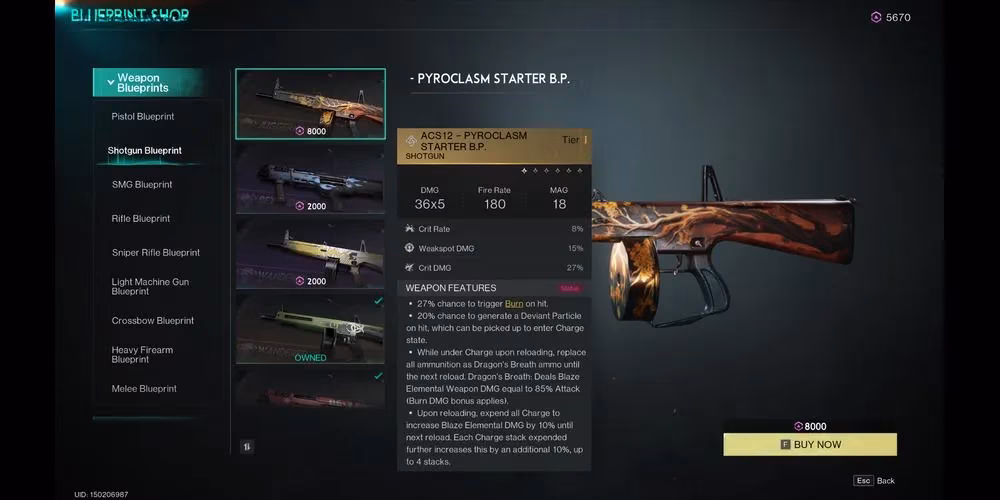Screen dimensions: 1000x500
Task: Select Sniper Rifle Blueprint
Action: point(156,253)
